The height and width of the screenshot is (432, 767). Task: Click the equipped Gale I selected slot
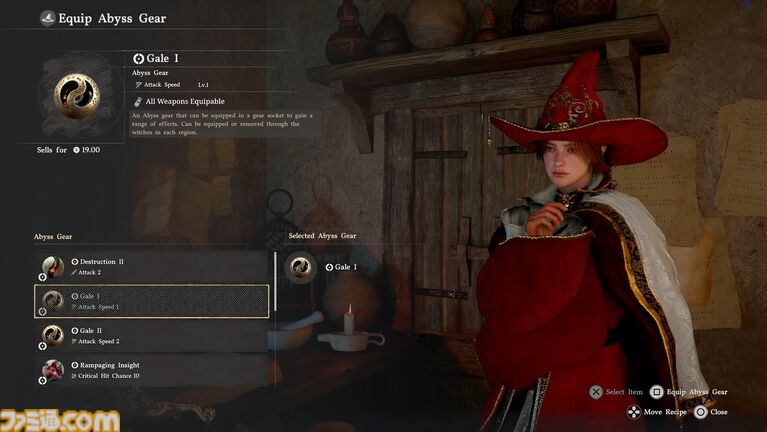[x=301, y=267]
